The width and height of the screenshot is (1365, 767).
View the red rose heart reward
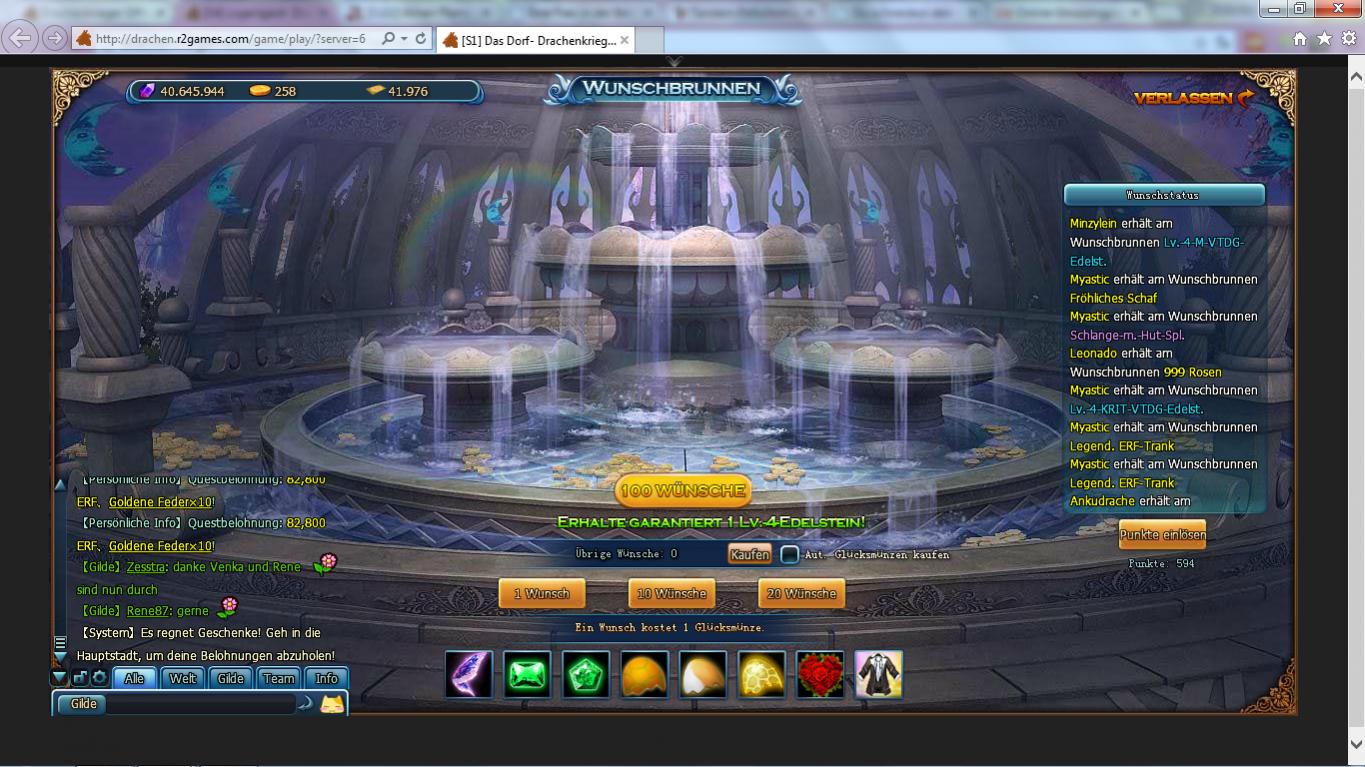click(820, 674)
